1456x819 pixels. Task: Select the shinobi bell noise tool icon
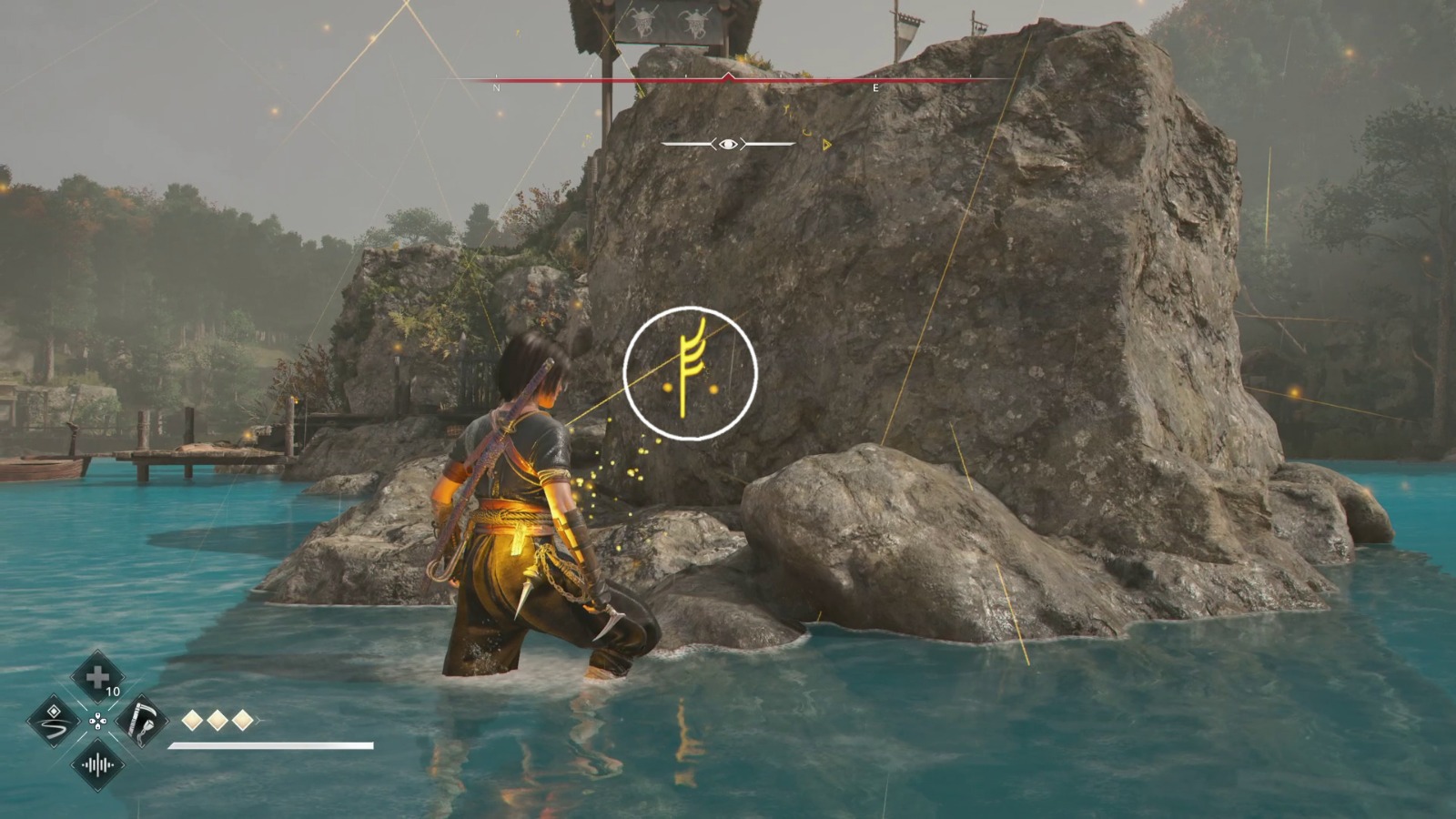98,764
